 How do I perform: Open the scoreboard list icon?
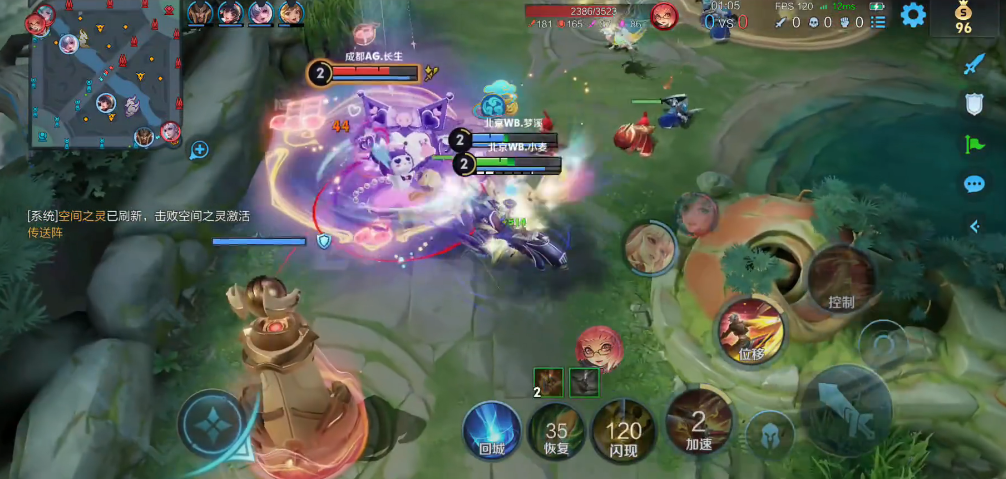click(878, 21)
